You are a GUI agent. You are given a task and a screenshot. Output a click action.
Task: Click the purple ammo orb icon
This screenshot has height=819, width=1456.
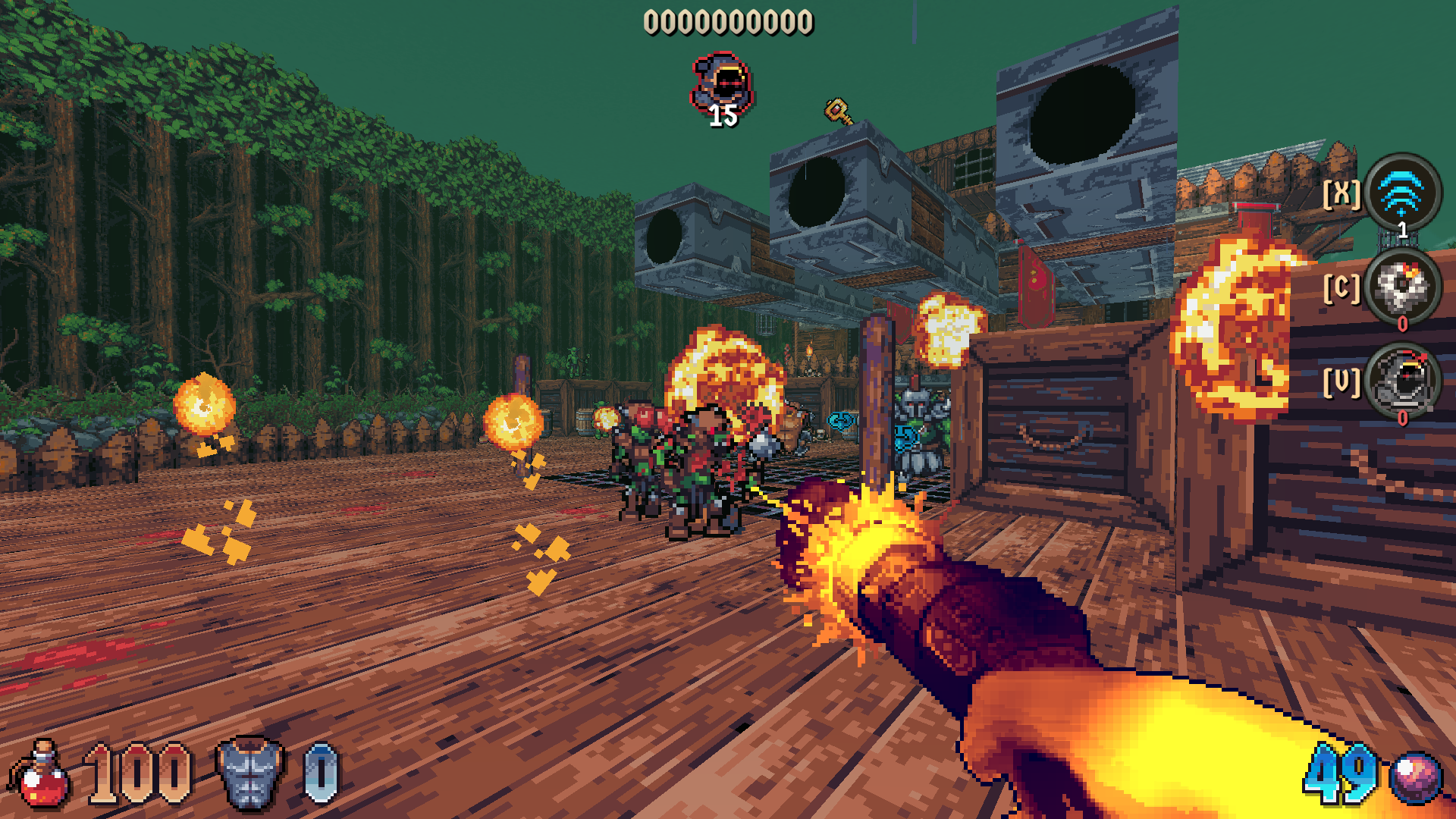point(1416,778)
